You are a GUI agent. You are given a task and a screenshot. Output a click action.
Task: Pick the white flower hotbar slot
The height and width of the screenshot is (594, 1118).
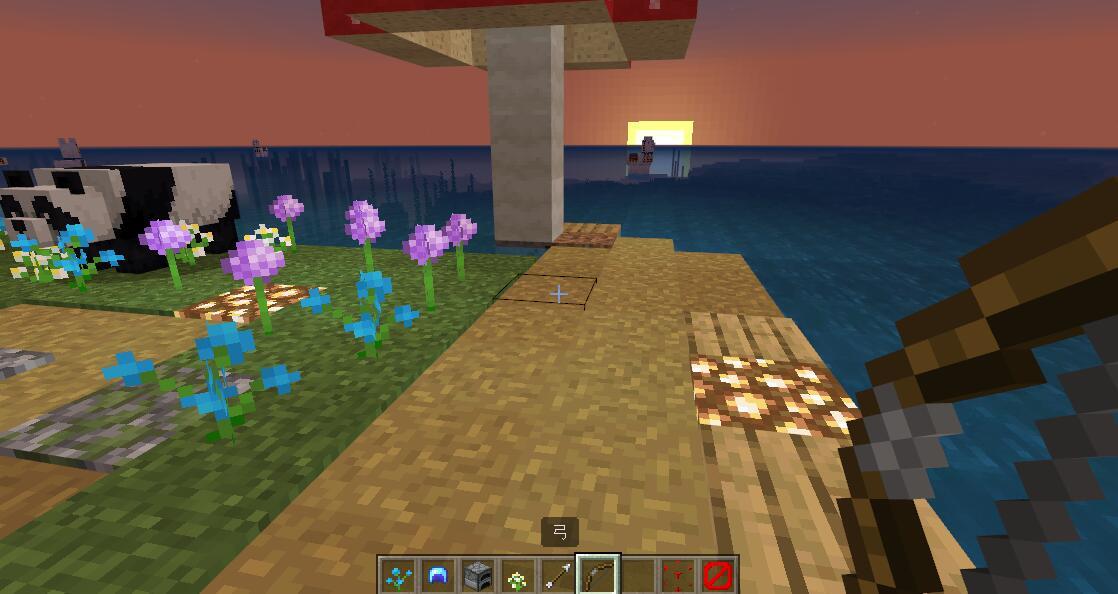pos(518,575)
